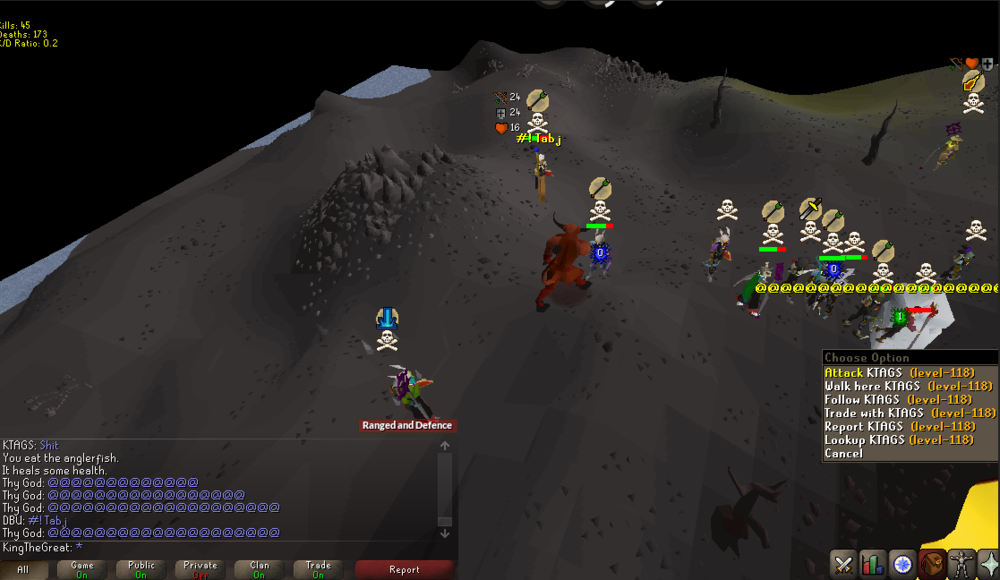Show the skills bar chart tab
Viewport: 1000px width, 580px height.
click(x=874, y=564)
